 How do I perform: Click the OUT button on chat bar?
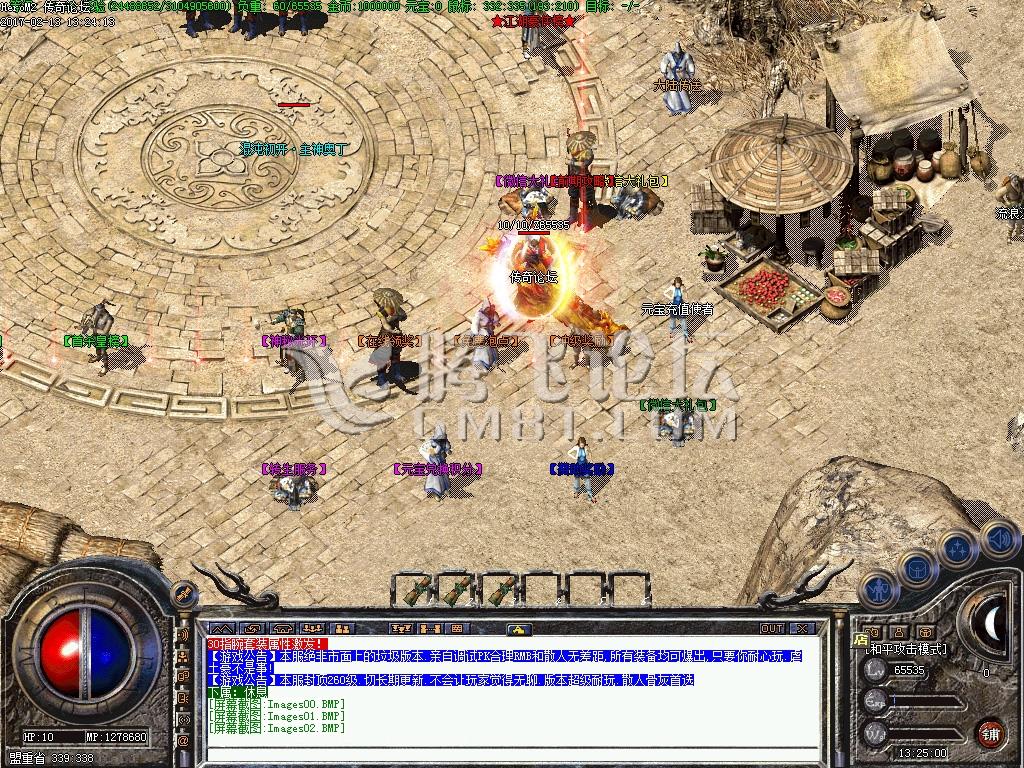(771, 629)
